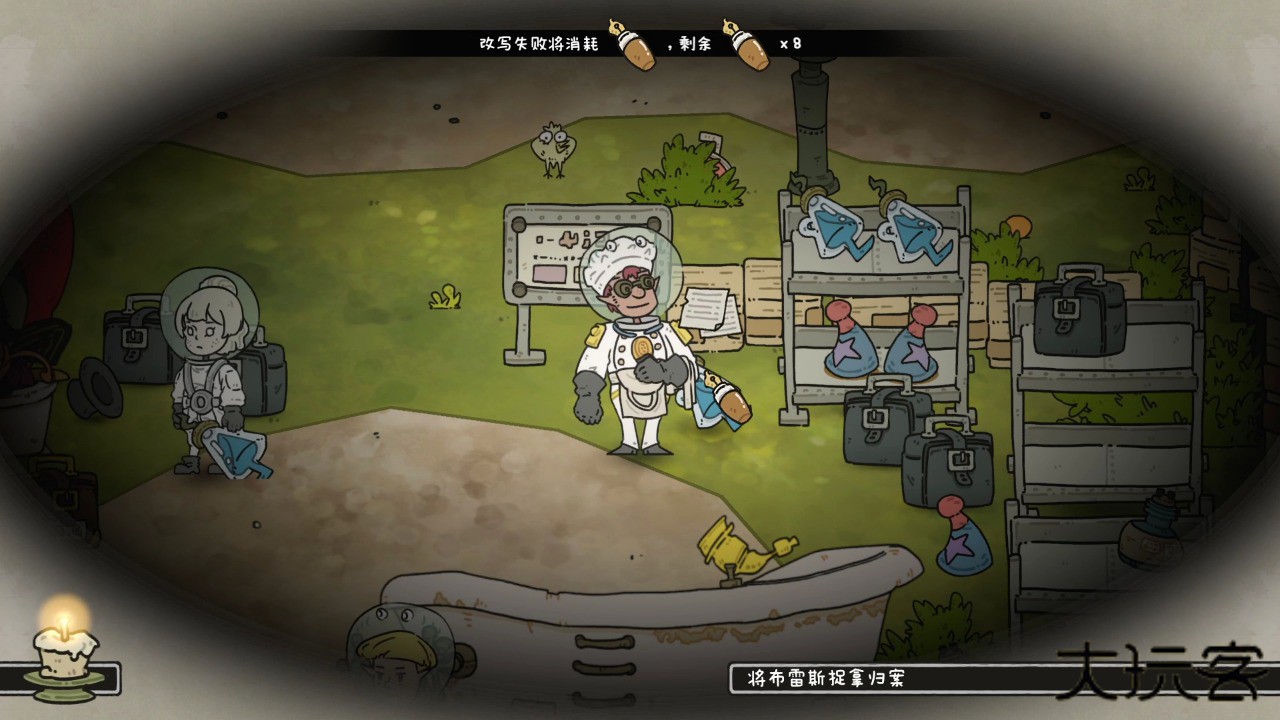Open the objective tracker 将布雷斯捉拿归案

(x=826, y=679)
